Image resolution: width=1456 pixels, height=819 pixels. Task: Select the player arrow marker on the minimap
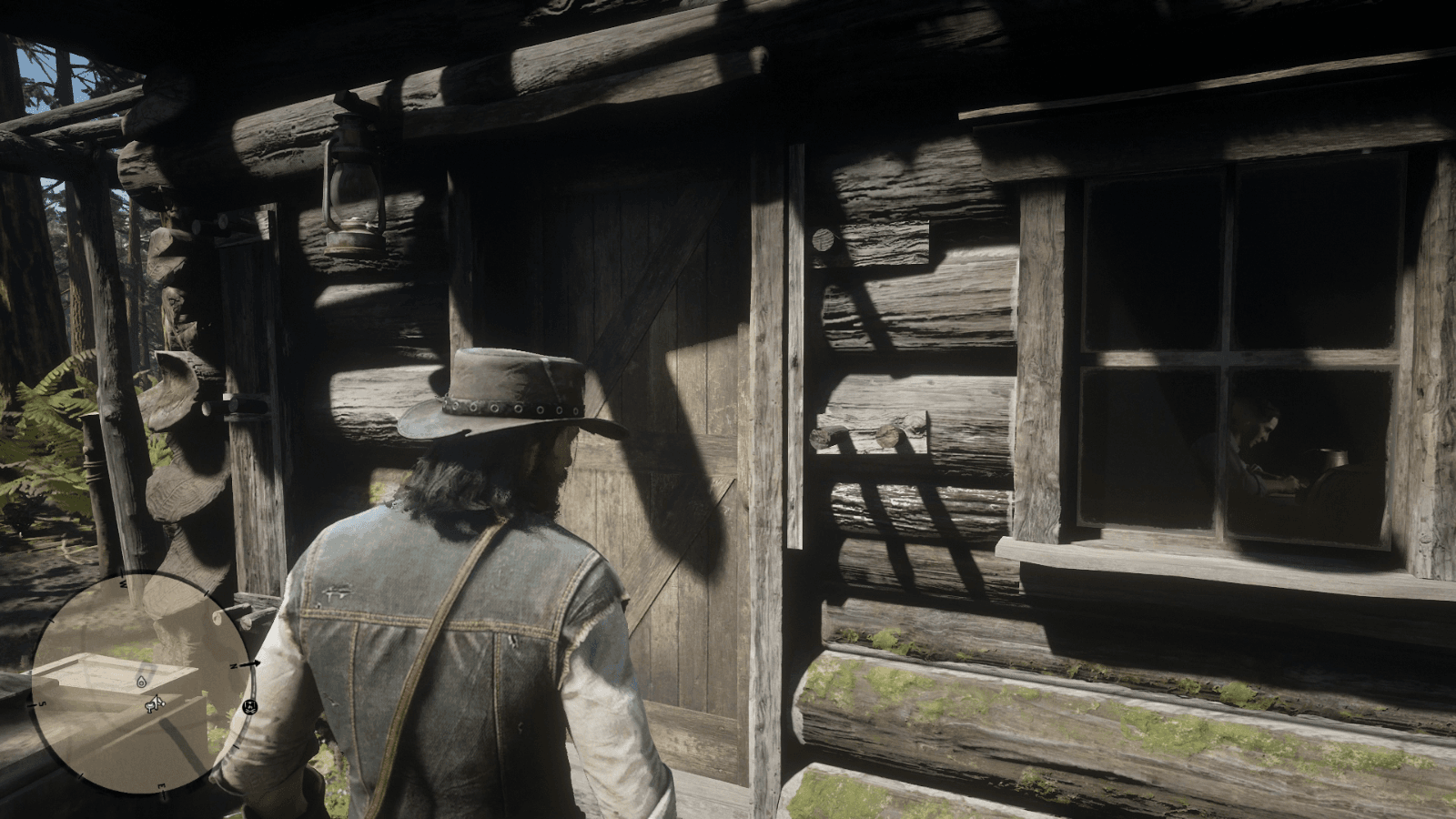pyautogui.click(x=155, y=703)
